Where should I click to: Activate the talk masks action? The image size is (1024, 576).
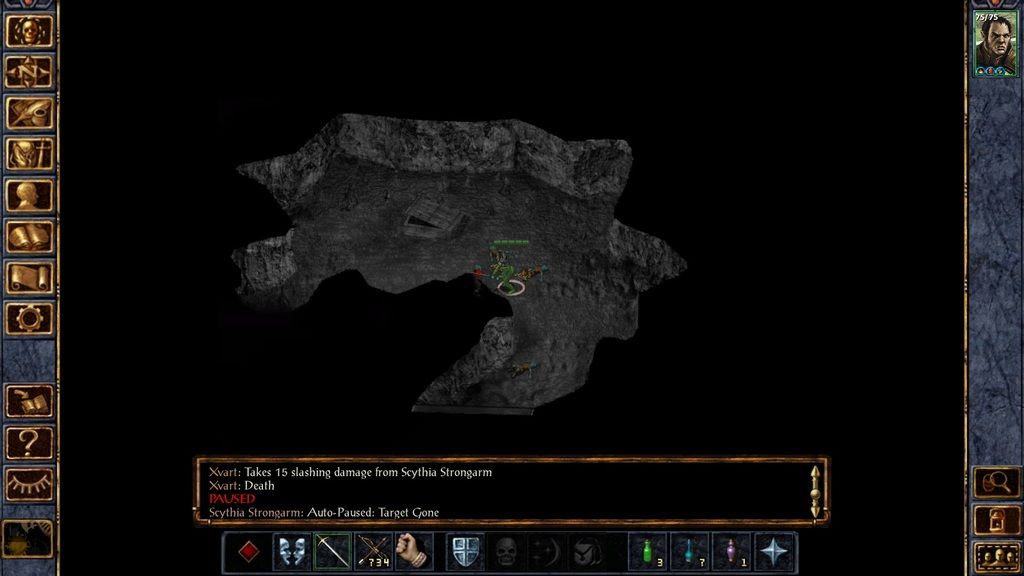pos(291,551)
